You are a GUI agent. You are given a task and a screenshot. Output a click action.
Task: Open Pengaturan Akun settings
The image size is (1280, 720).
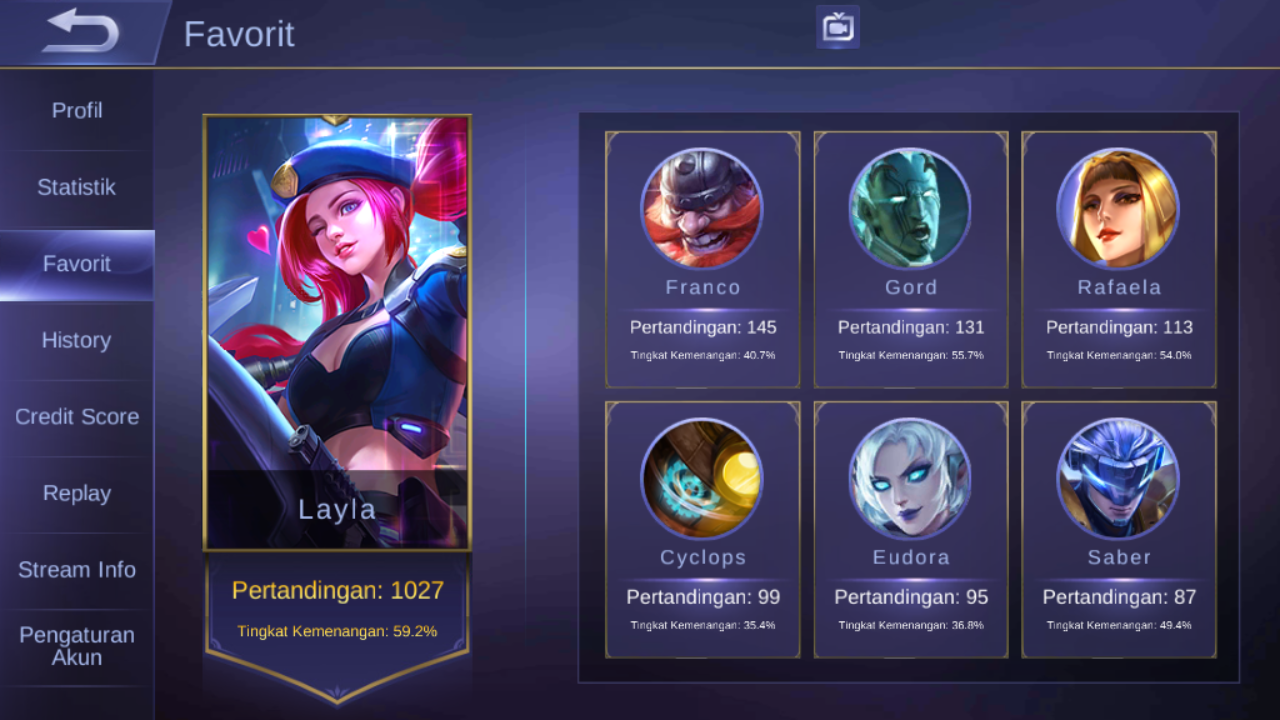click(75, 645)
